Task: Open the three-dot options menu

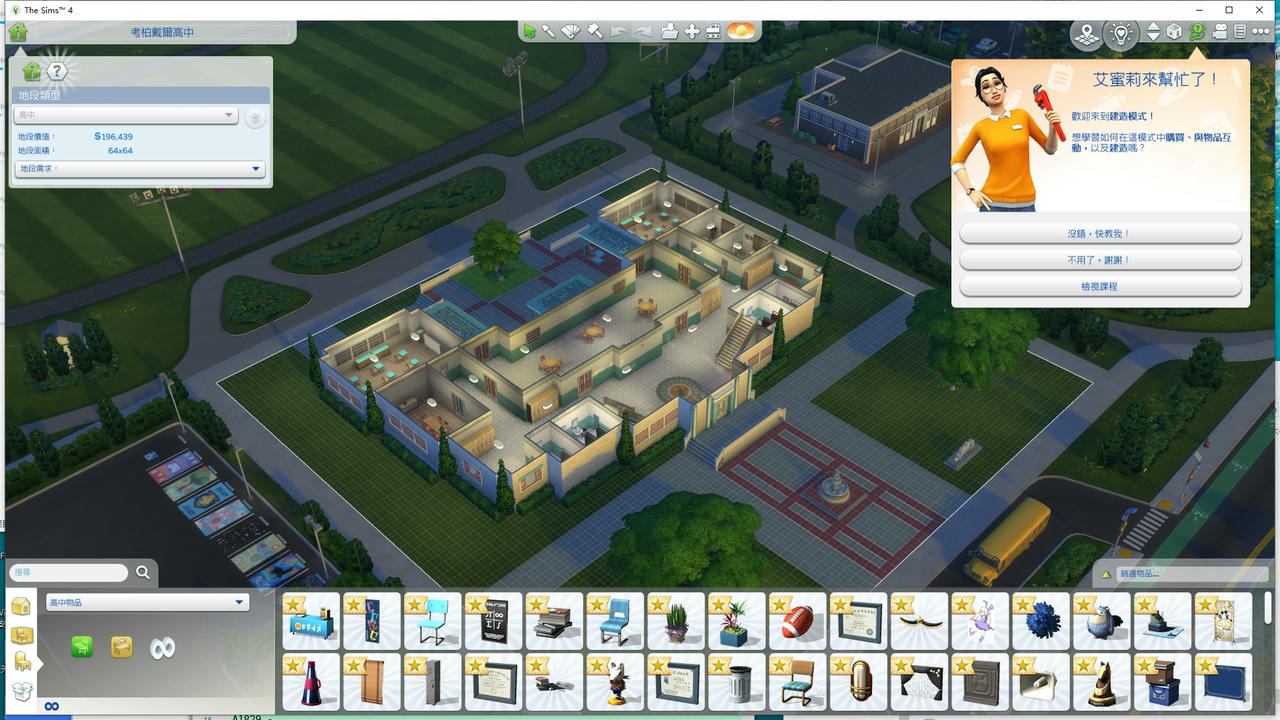Action: point(1260,31)
